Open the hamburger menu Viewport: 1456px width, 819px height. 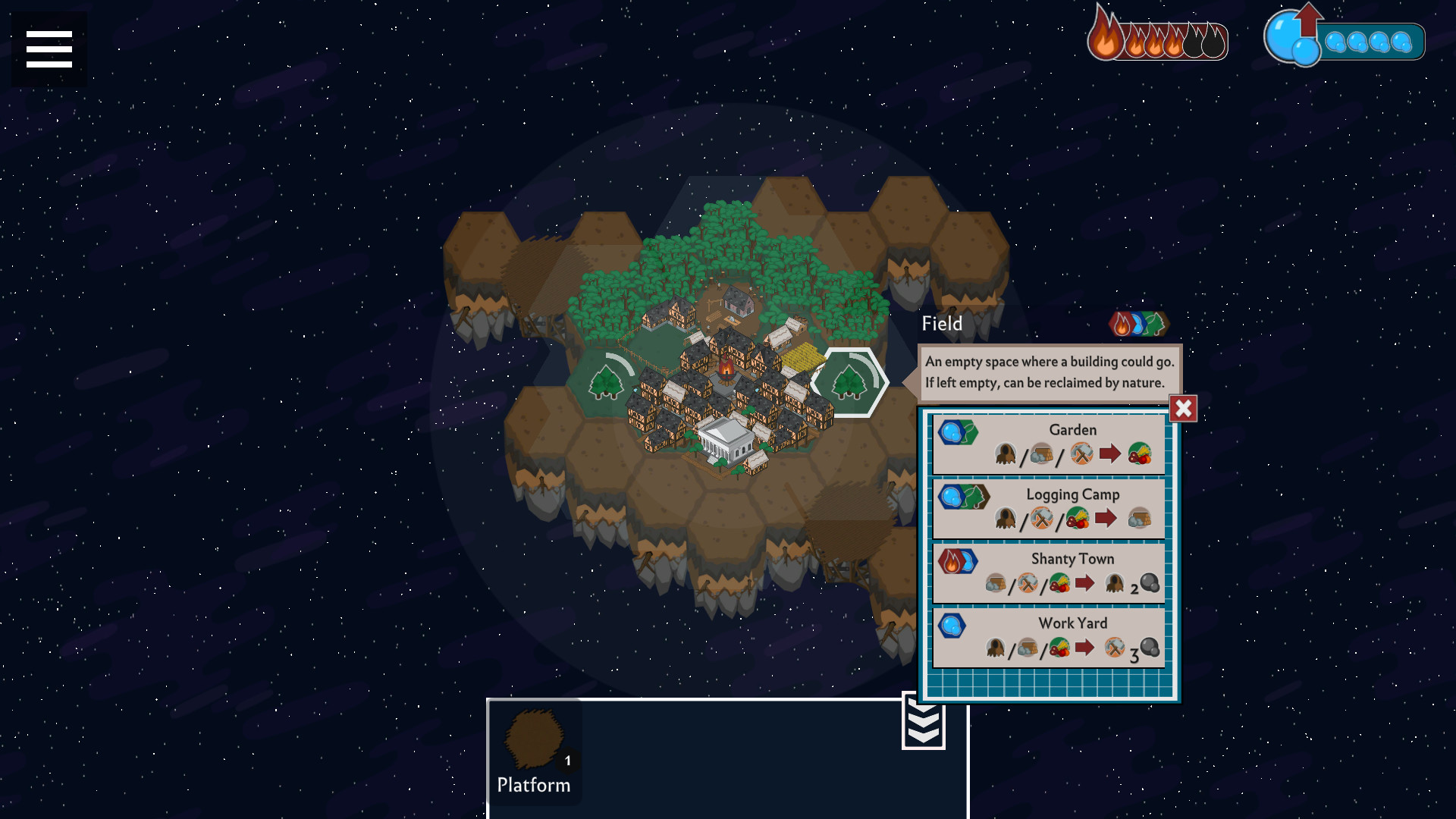pyautogui.click(x=48, y=48)
